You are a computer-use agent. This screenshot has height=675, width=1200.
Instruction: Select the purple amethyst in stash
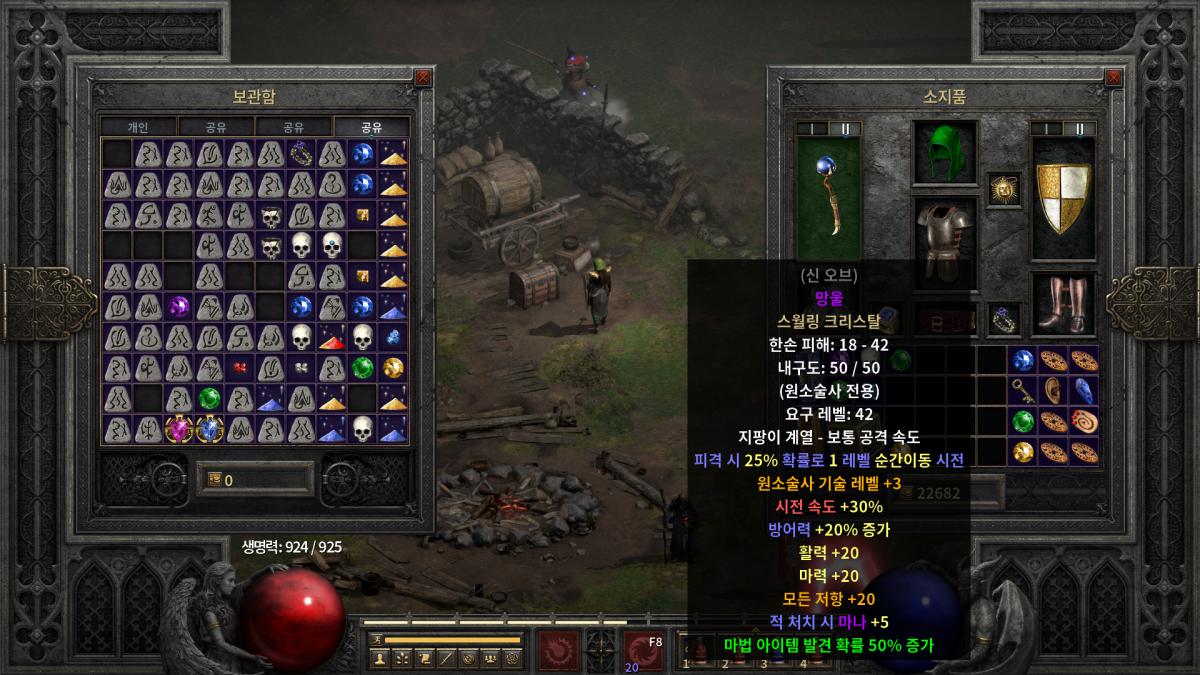179,306
